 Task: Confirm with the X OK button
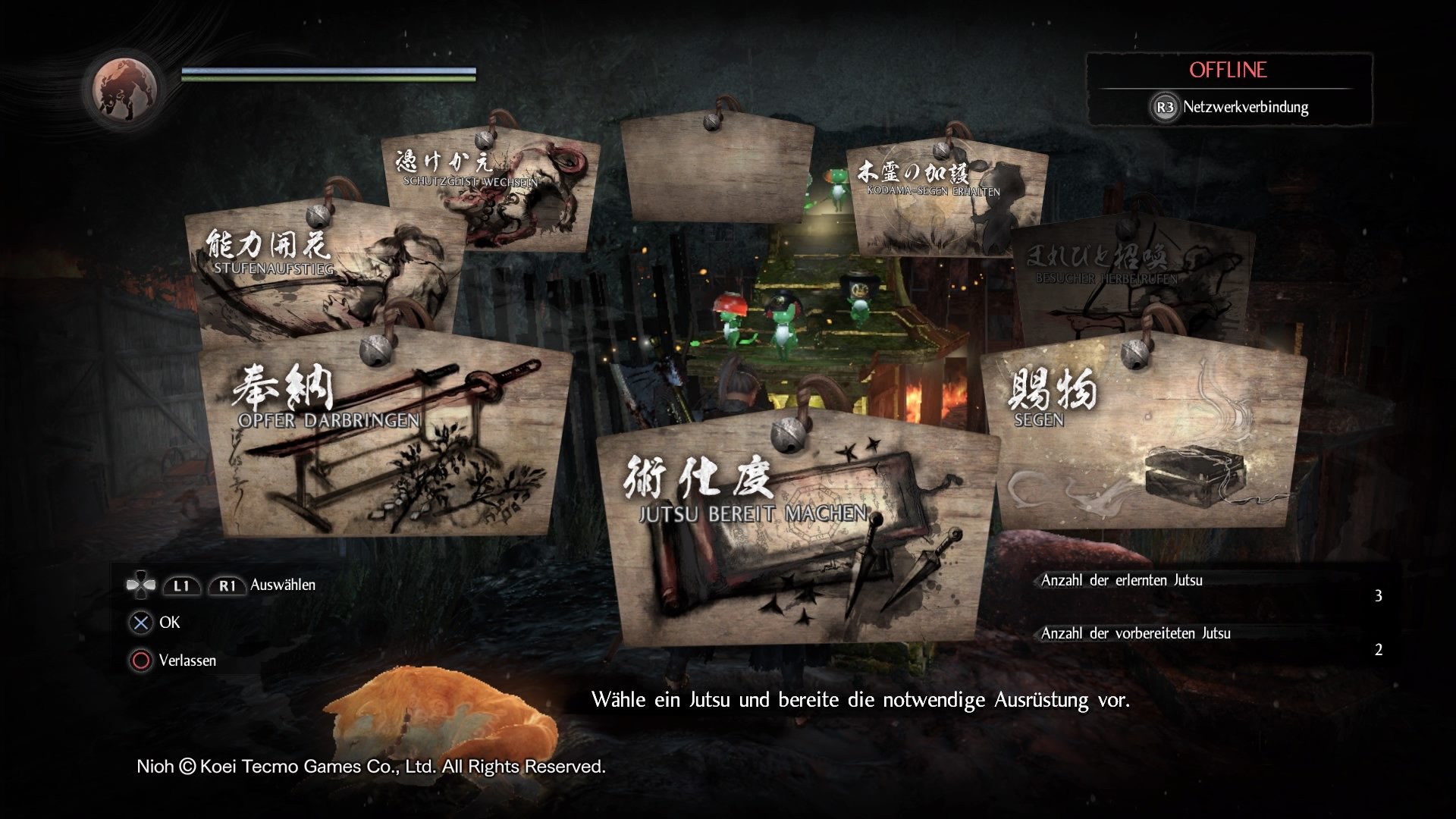(x=140, y=623)
